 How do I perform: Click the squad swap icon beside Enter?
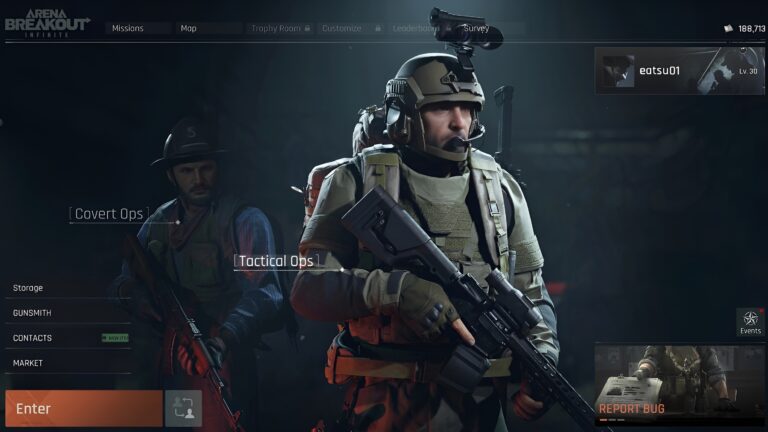click(183, 408)
